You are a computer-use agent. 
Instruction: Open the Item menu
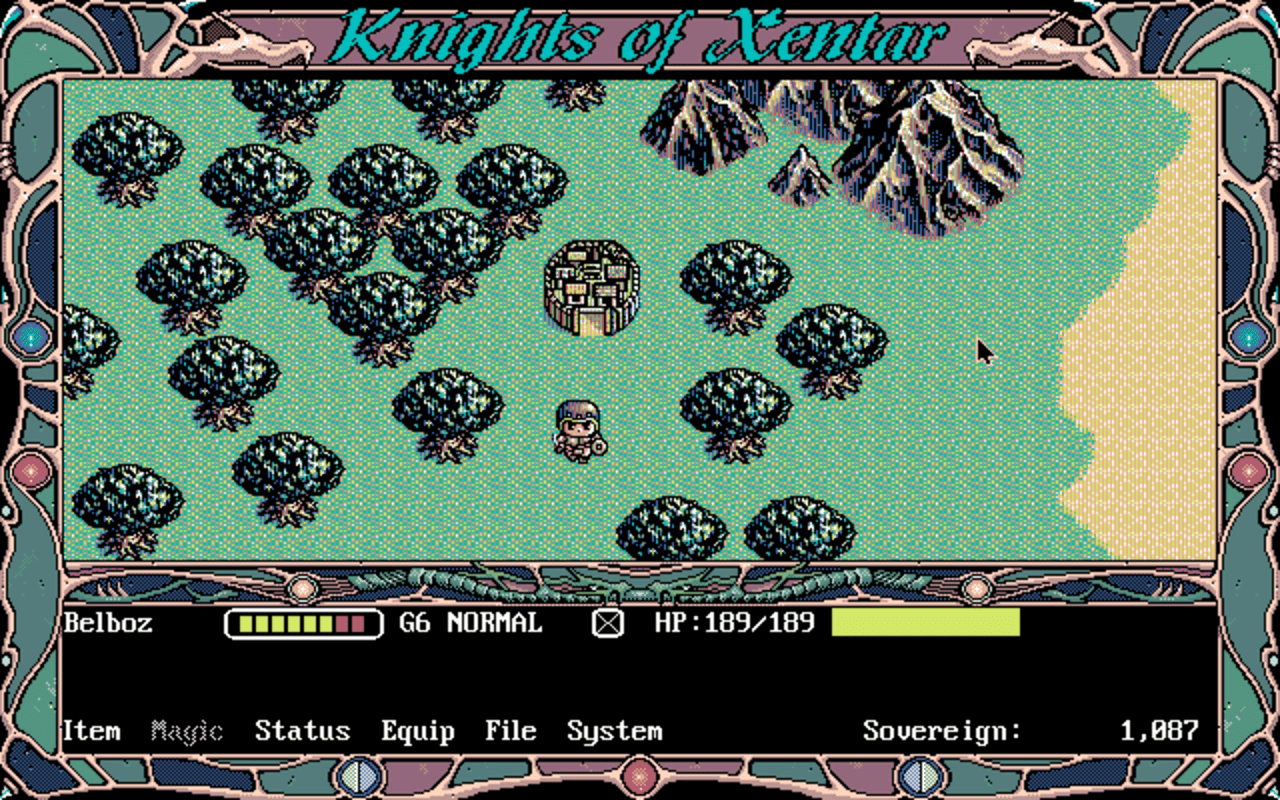[91, 731]
